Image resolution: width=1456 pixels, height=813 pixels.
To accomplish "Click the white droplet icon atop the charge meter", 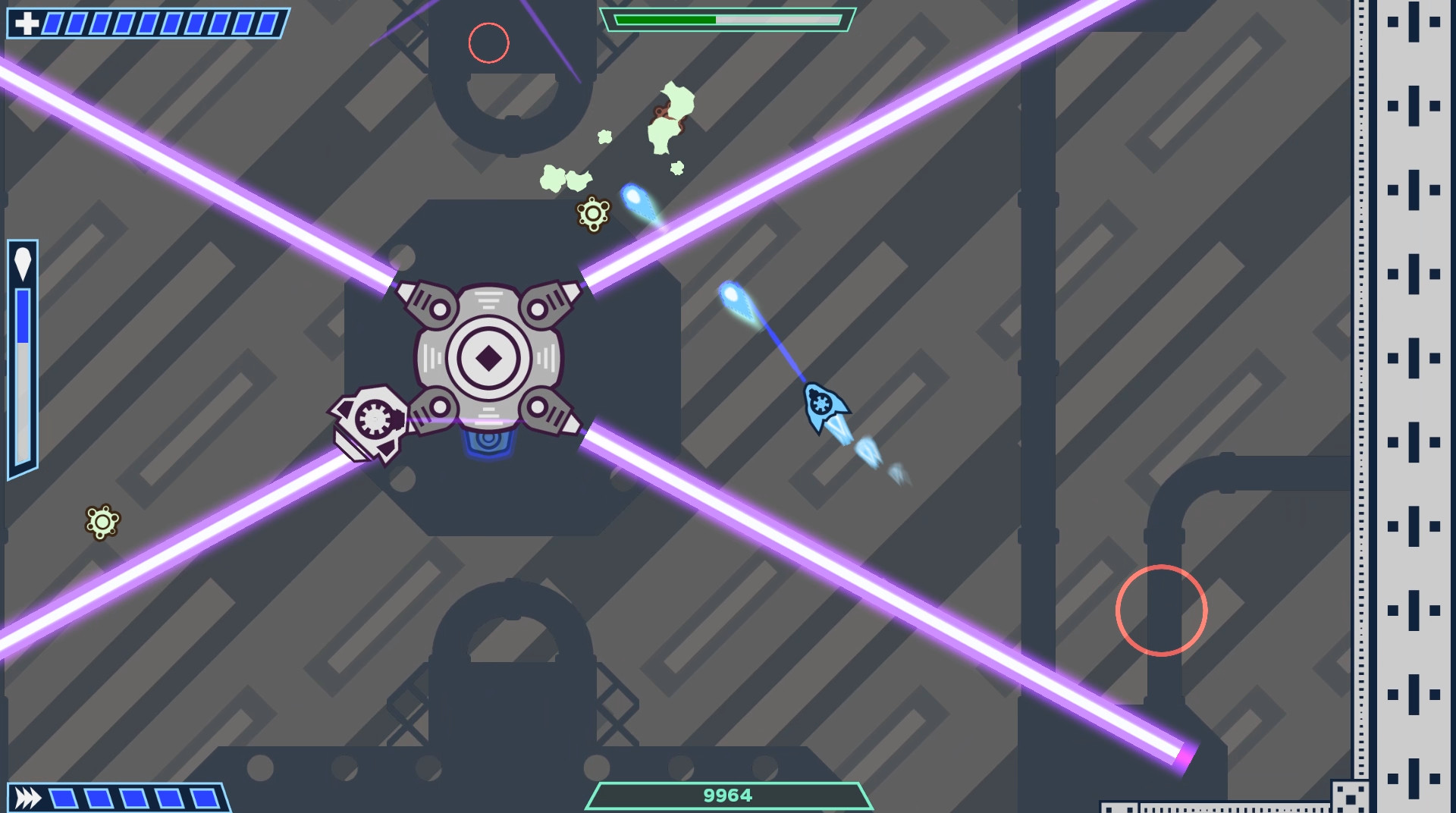I will pyautogui.click(x=23, y=262).
